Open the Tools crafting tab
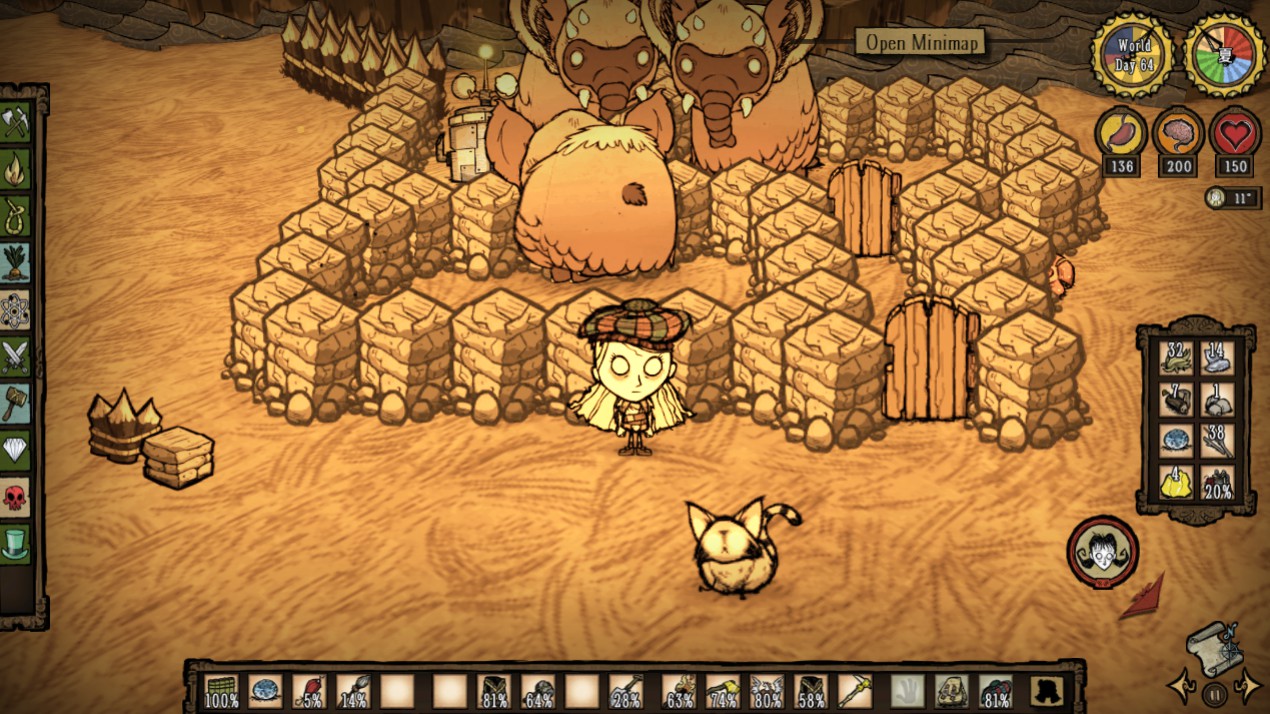 16,123
